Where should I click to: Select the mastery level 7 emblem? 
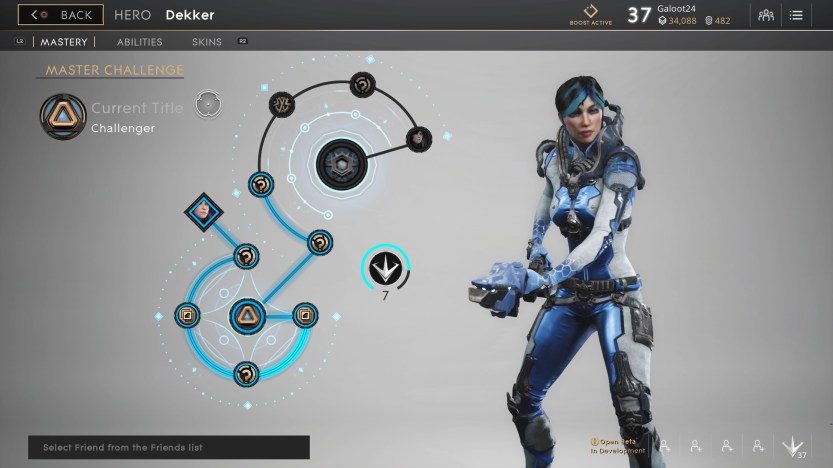pyautogui.click(x=385, y=268)
